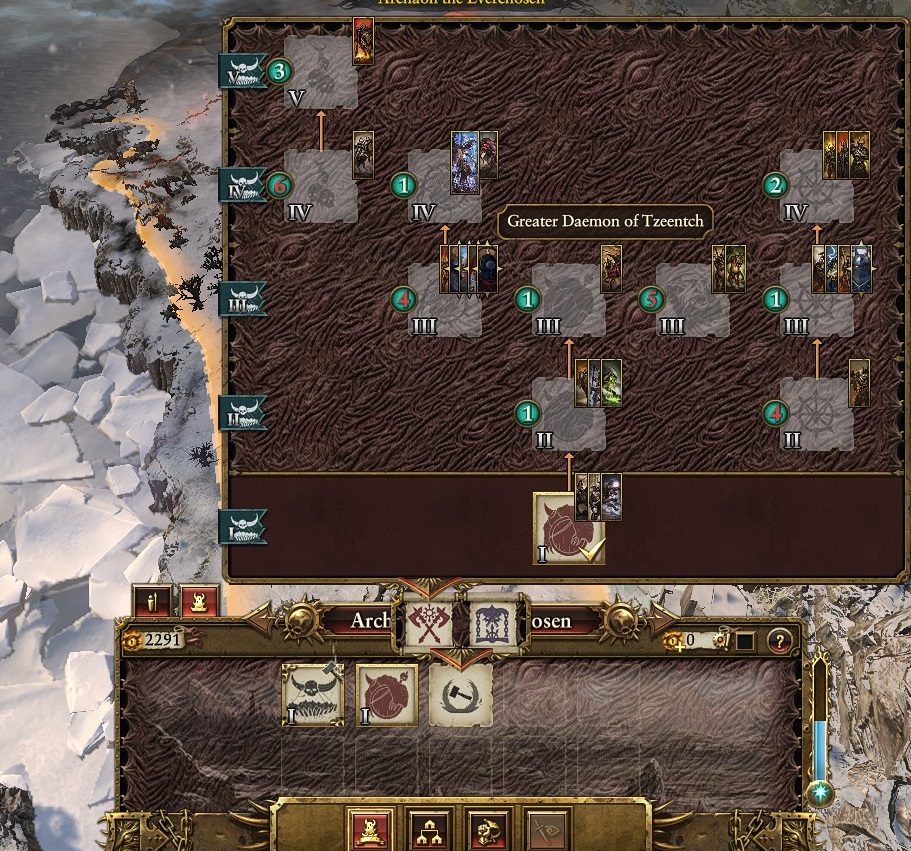Select the built tier I building with checkmark

click(568, 528)
